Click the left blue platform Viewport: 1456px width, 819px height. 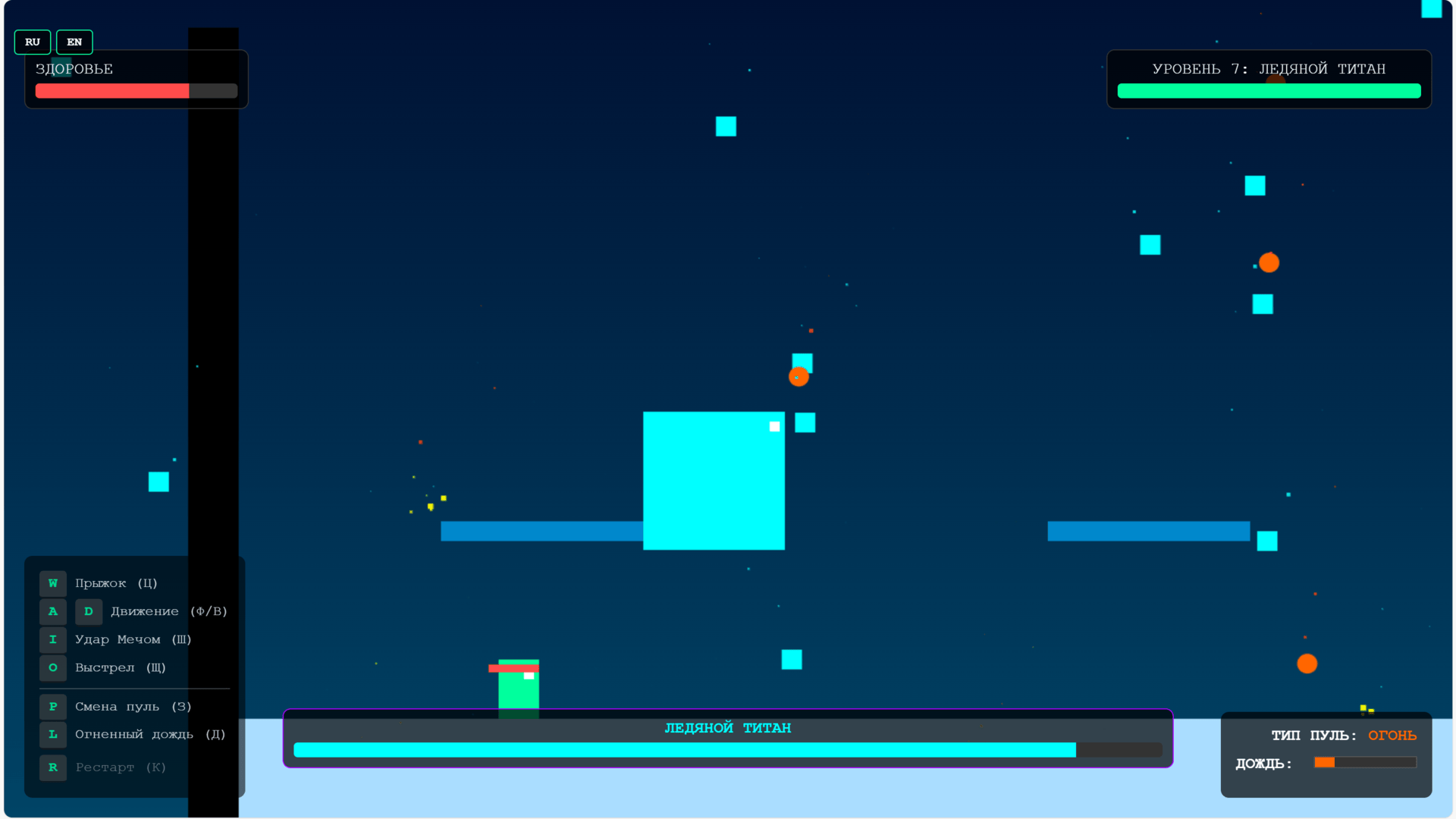541,532
